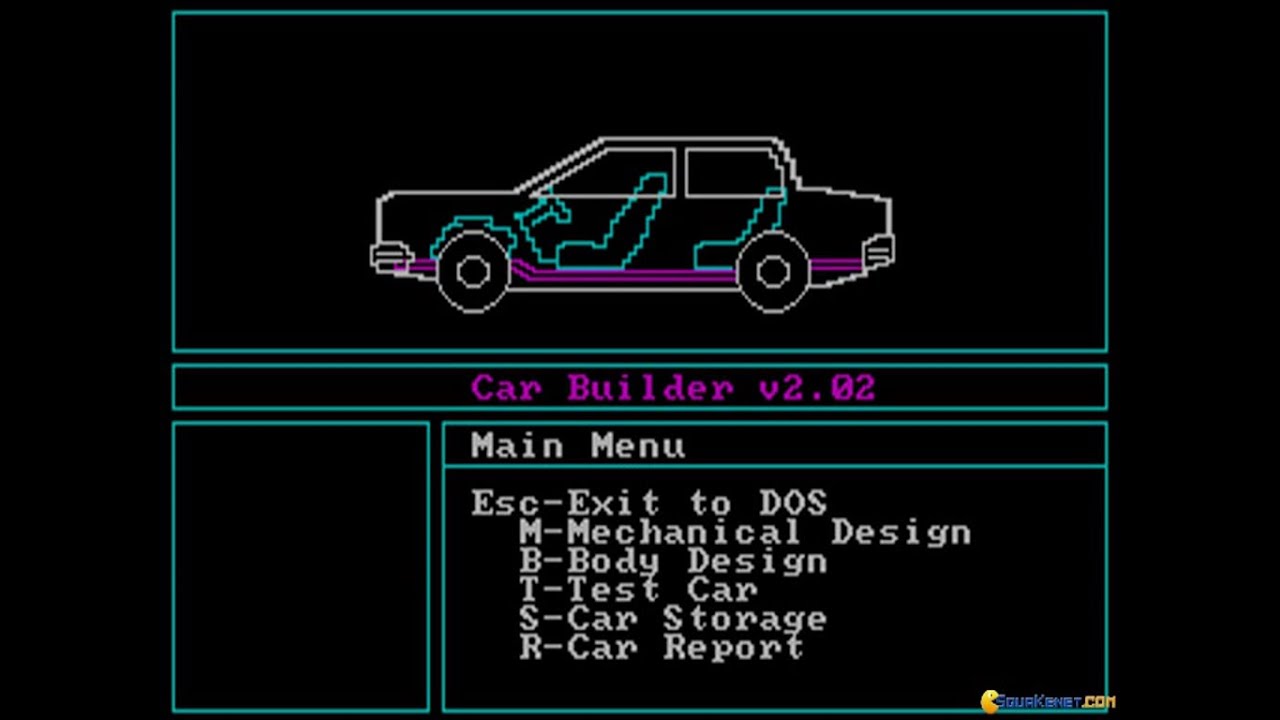1280x720 pixels.
Task: Open S-Car Storage
Action: coord(672,620)
